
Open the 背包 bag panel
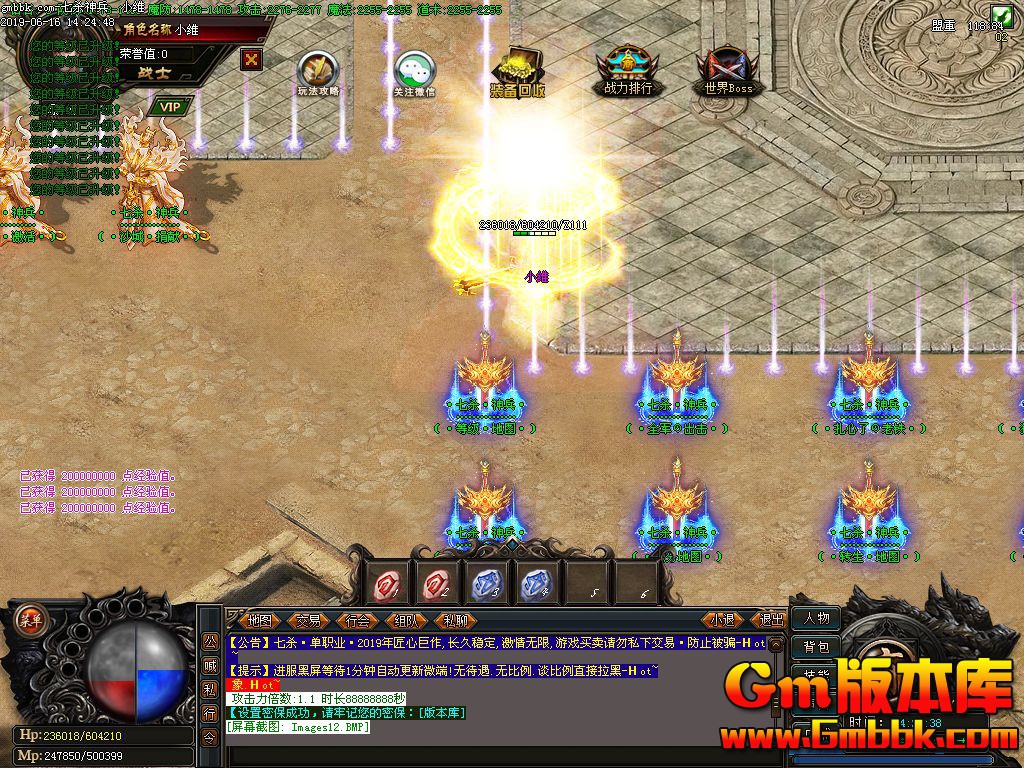click(x=816, y=647)
